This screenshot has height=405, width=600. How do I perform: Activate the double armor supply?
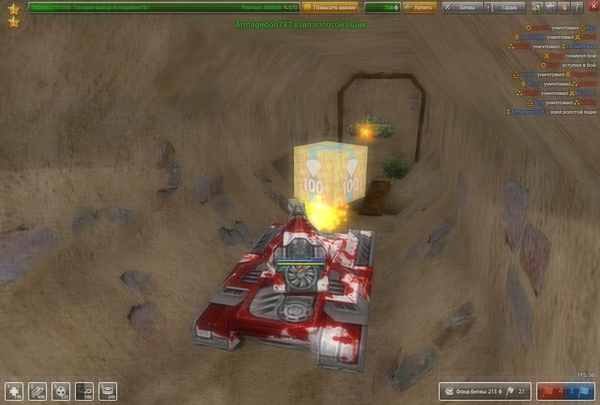[37, 390]
